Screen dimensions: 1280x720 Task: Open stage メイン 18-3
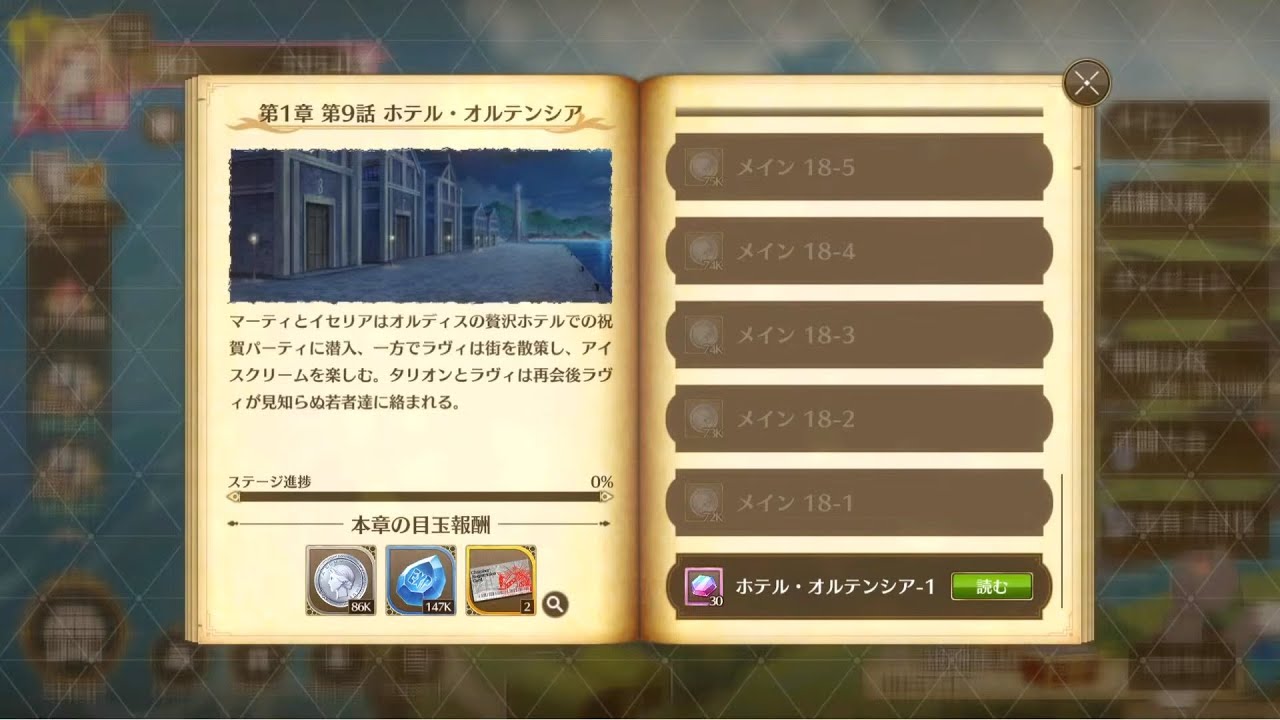click(x=862, y=335)
